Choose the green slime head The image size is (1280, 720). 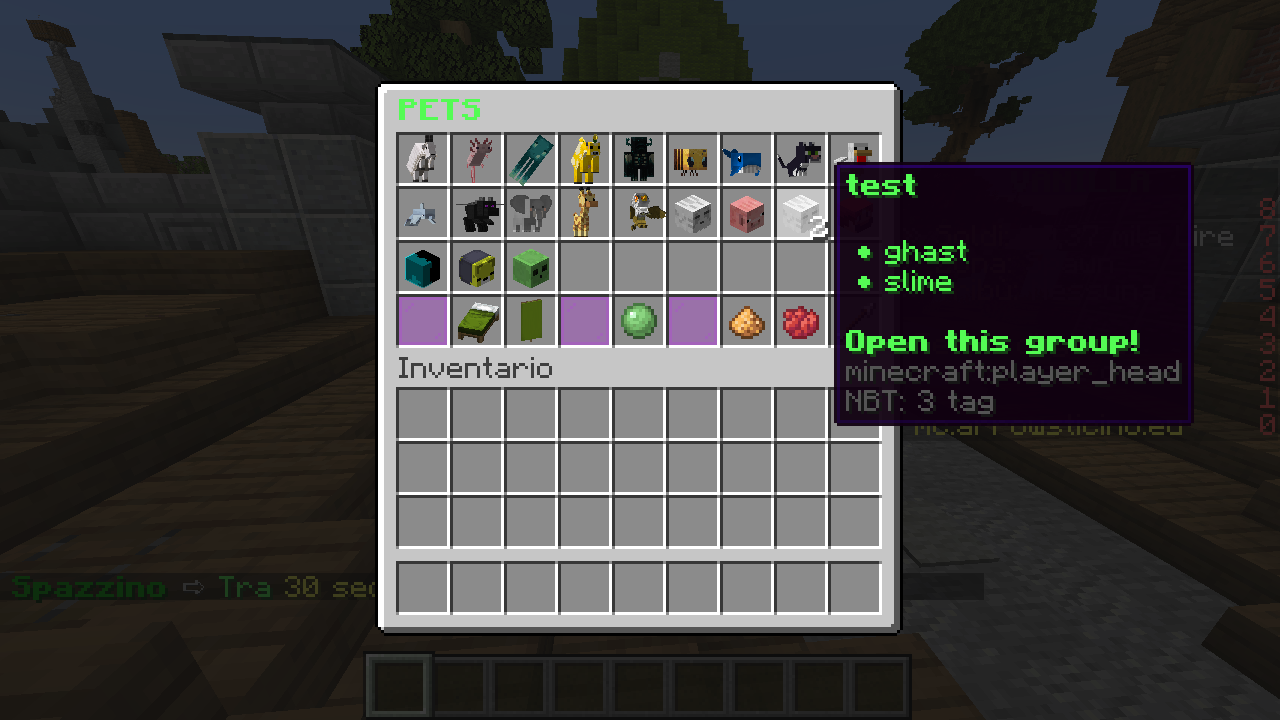pos(530,267)
